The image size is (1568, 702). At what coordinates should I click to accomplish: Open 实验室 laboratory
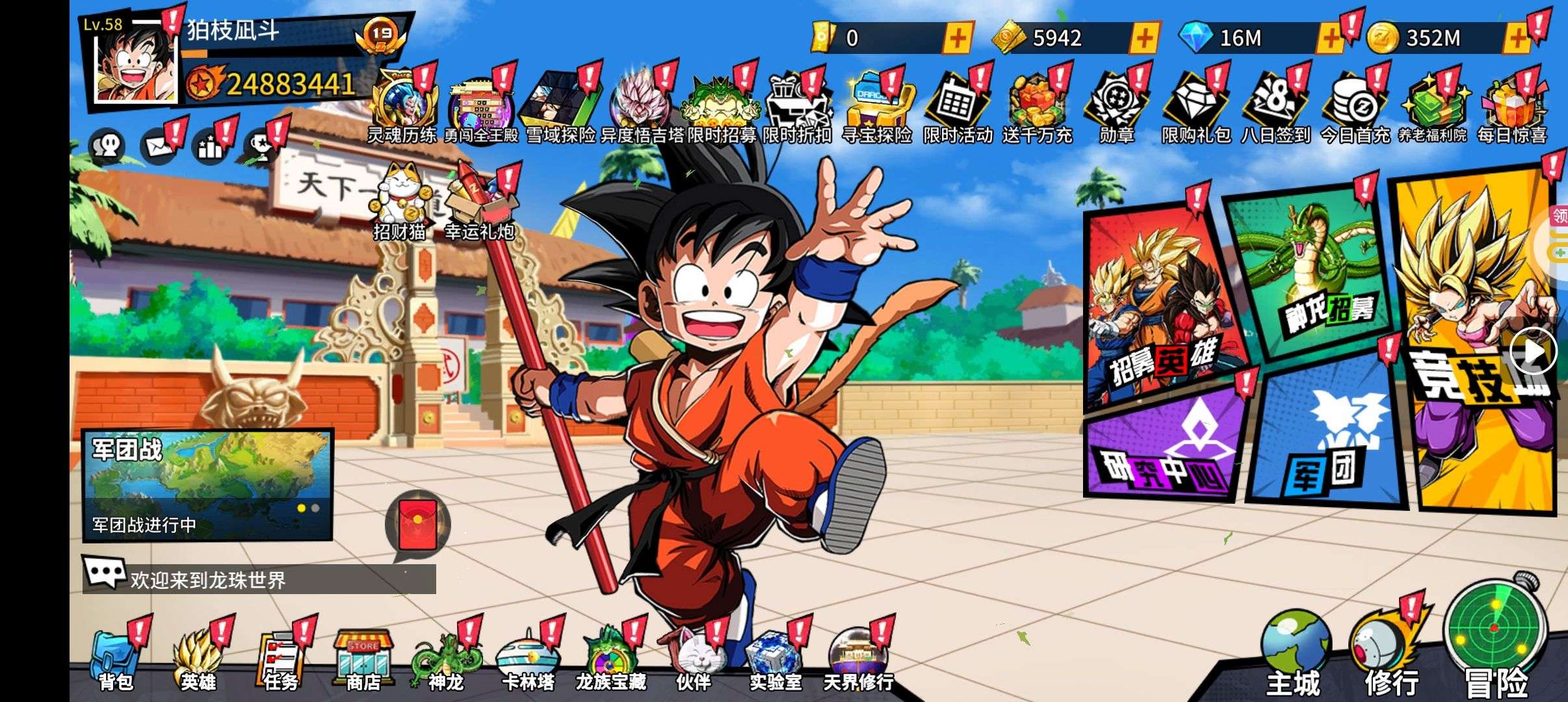pyautogui.click(x=775, y=658)
